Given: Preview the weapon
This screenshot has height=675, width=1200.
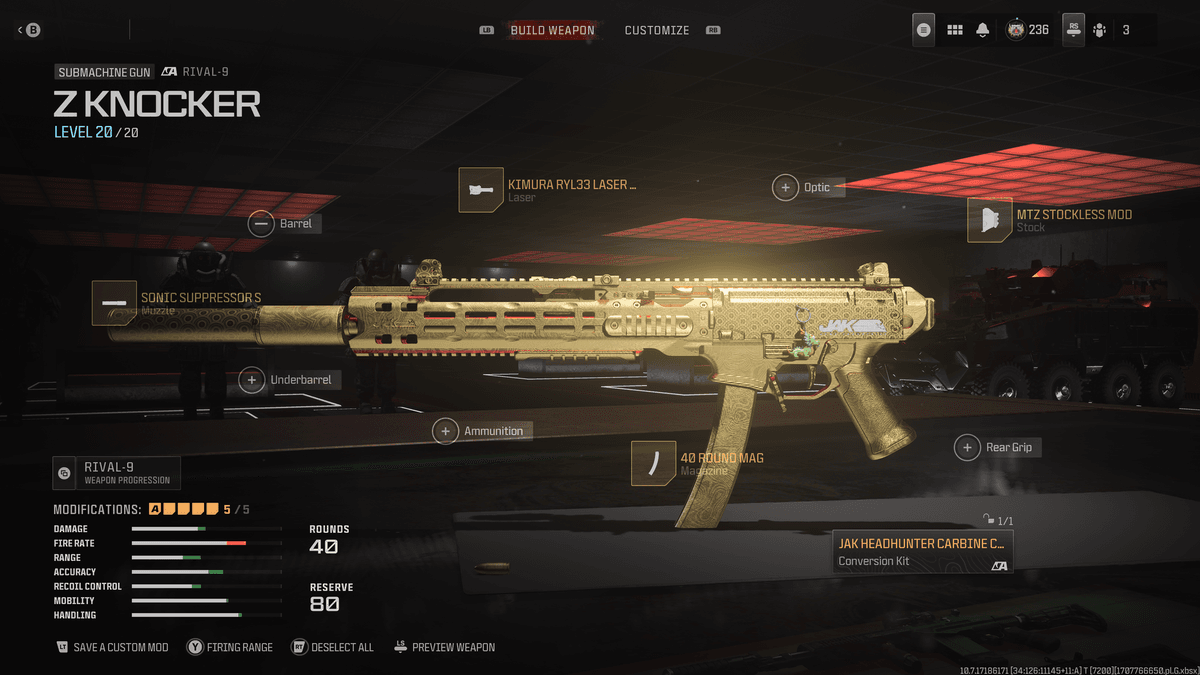Looking at the screenshot, I should (x=444, y=647).
